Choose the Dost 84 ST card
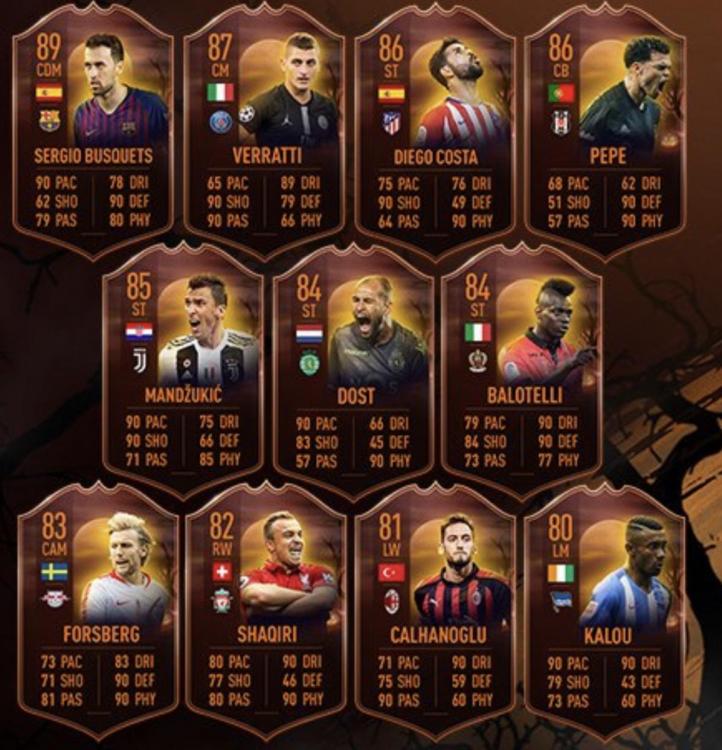This screenshot has width=722, height=750. point(353,370)
